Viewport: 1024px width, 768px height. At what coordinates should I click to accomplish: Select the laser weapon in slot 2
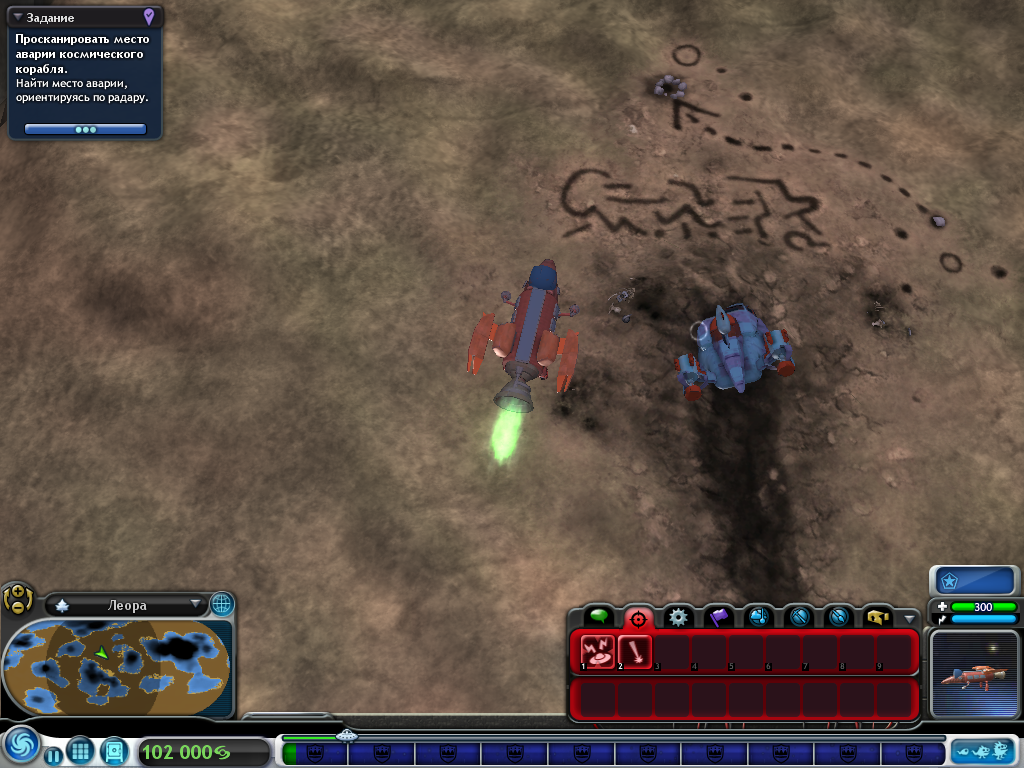[x=635, y=653]
